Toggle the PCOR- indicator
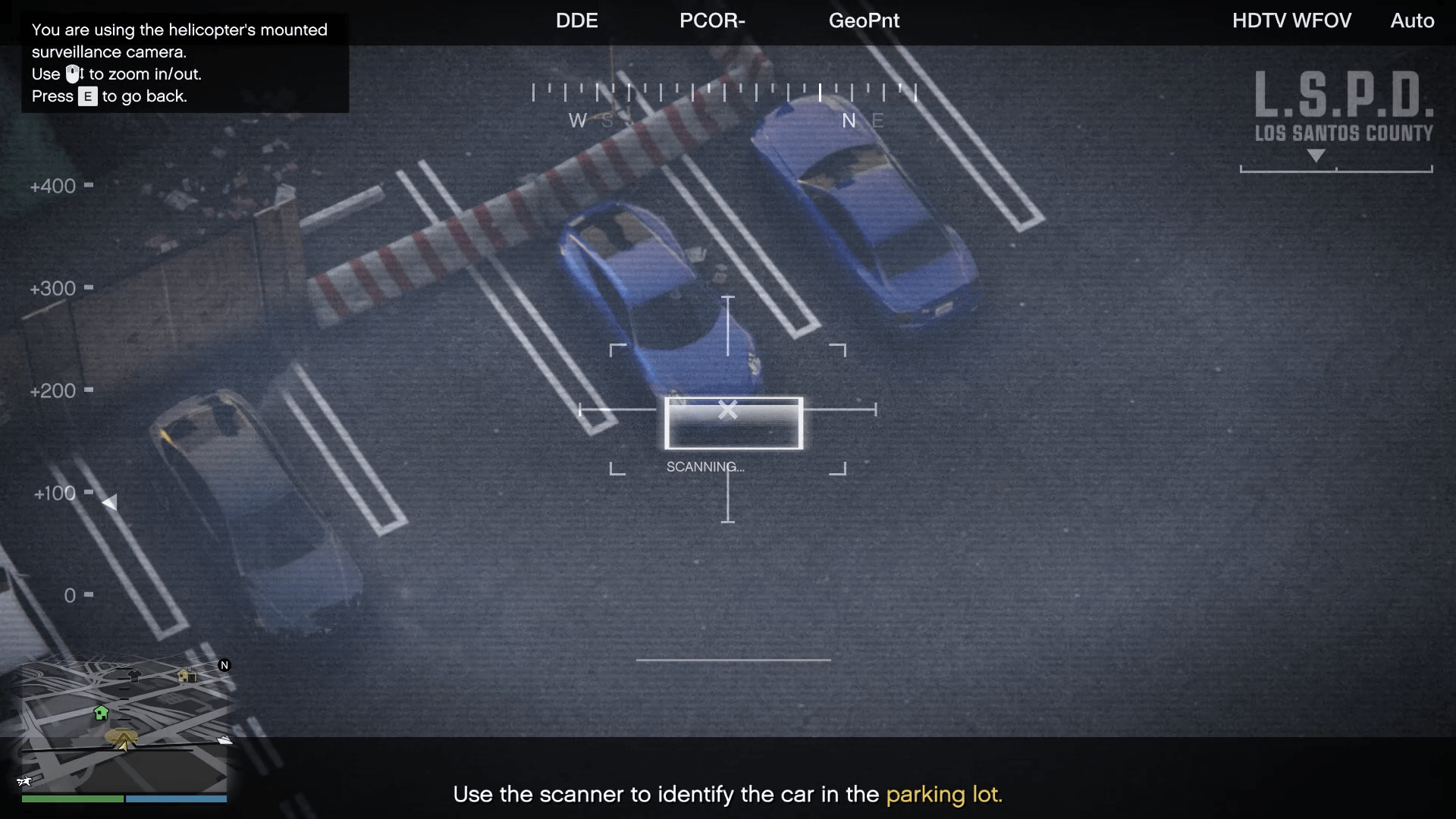 (711, 20)
